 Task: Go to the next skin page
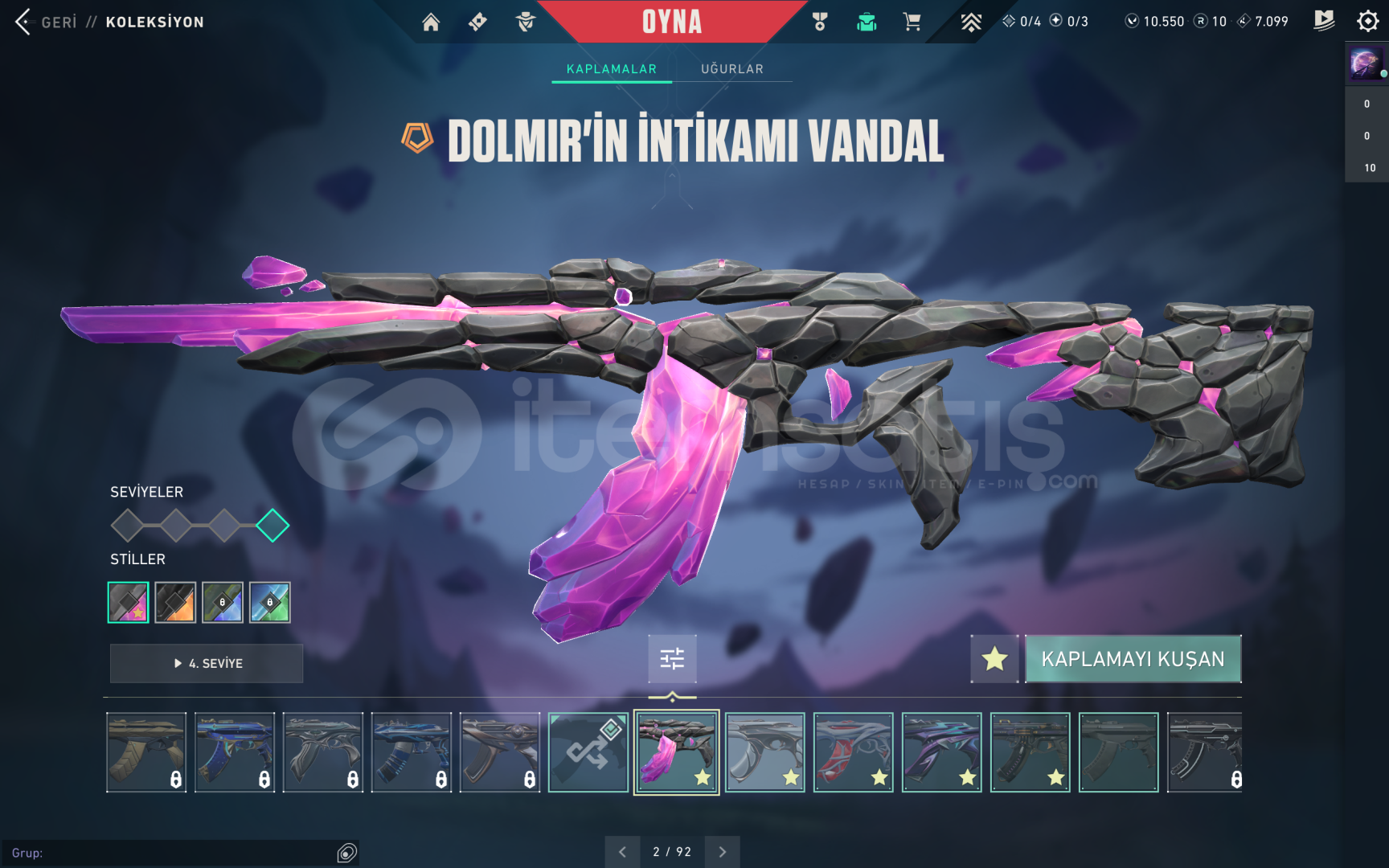(x=722, y=852)
